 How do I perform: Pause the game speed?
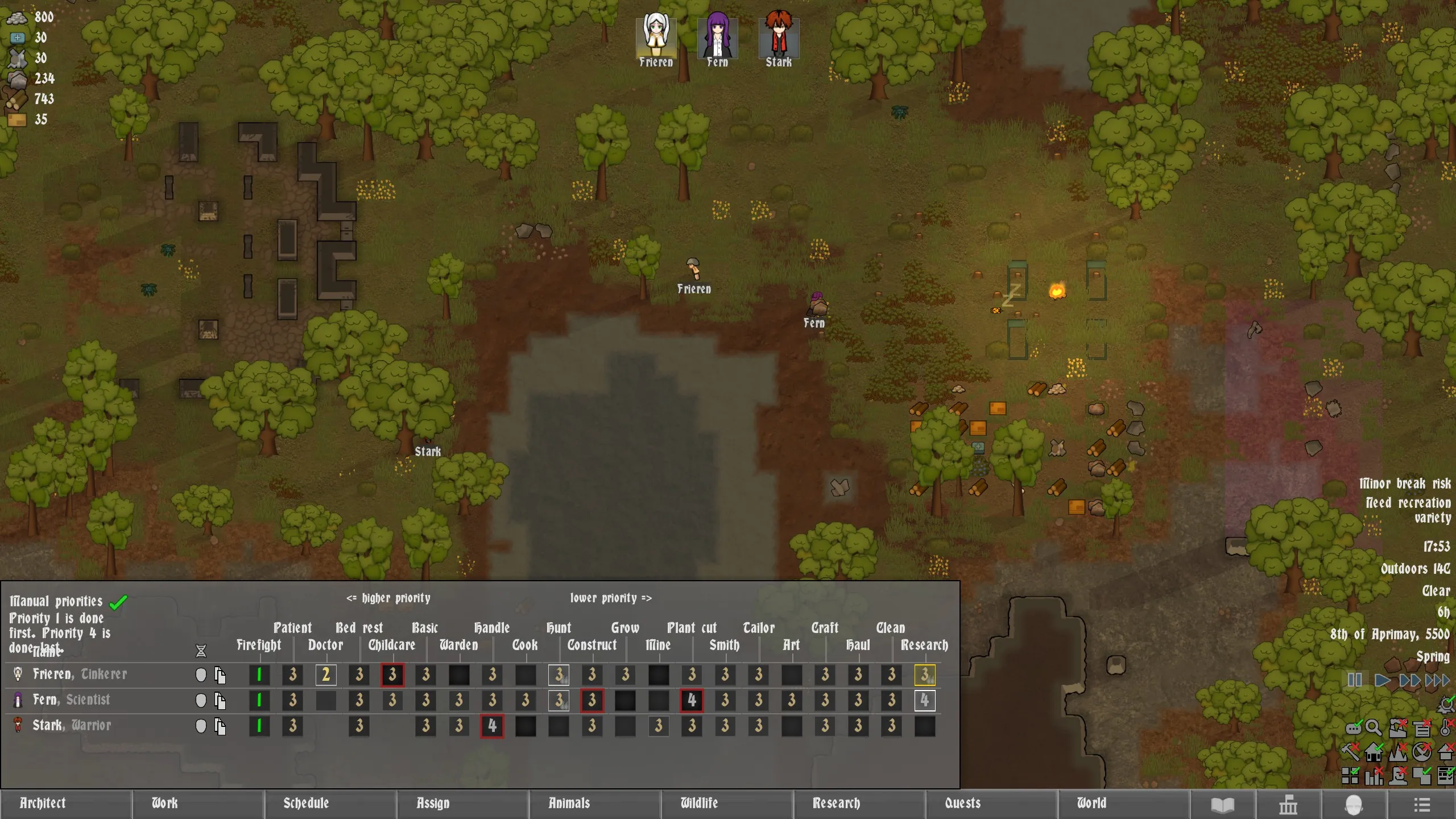1354,680
